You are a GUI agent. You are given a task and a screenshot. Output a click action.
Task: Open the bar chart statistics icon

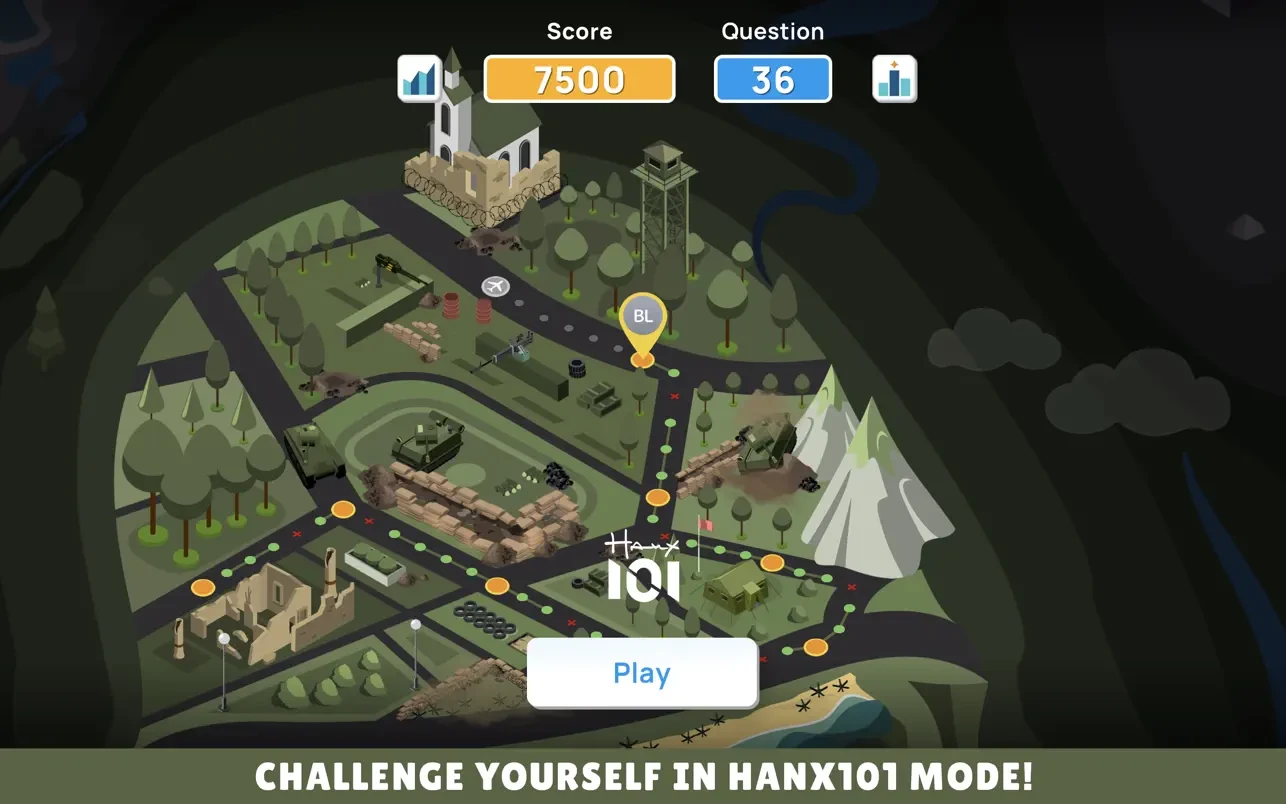(420, 79)
